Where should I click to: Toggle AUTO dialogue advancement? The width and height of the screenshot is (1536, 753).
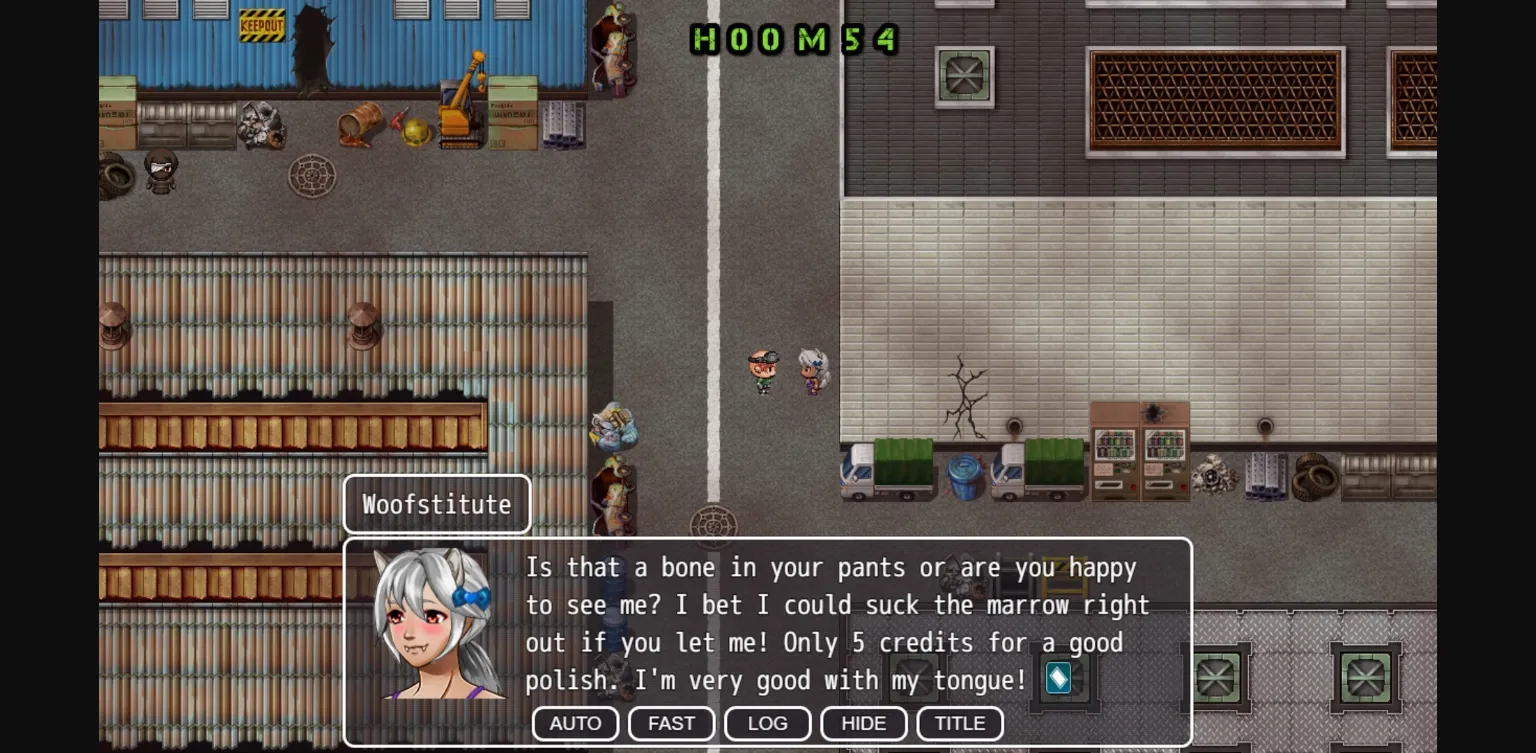[x=575, y=723]
